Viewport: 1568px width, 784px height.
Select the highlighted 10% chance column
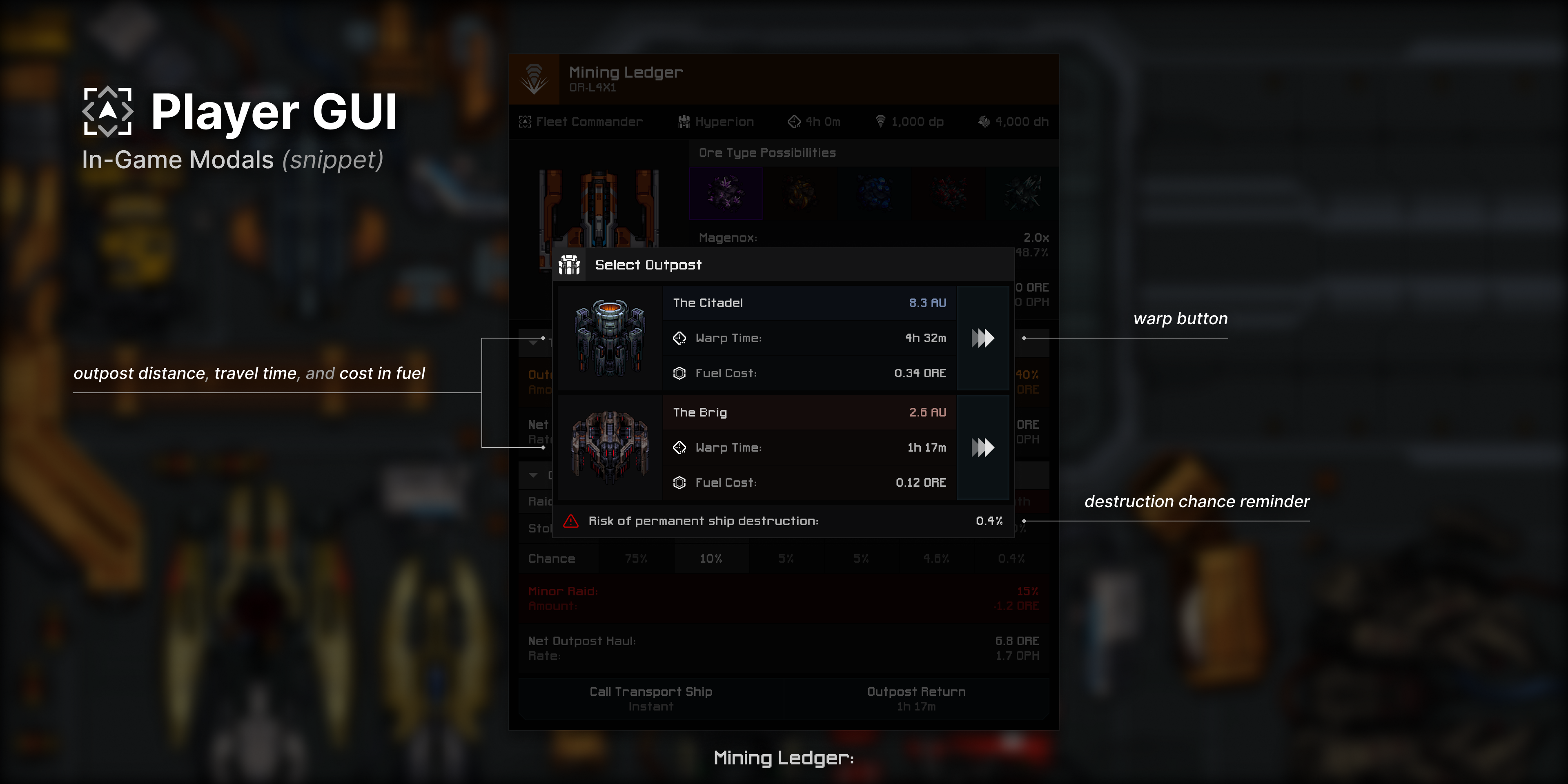coord(711,557)
